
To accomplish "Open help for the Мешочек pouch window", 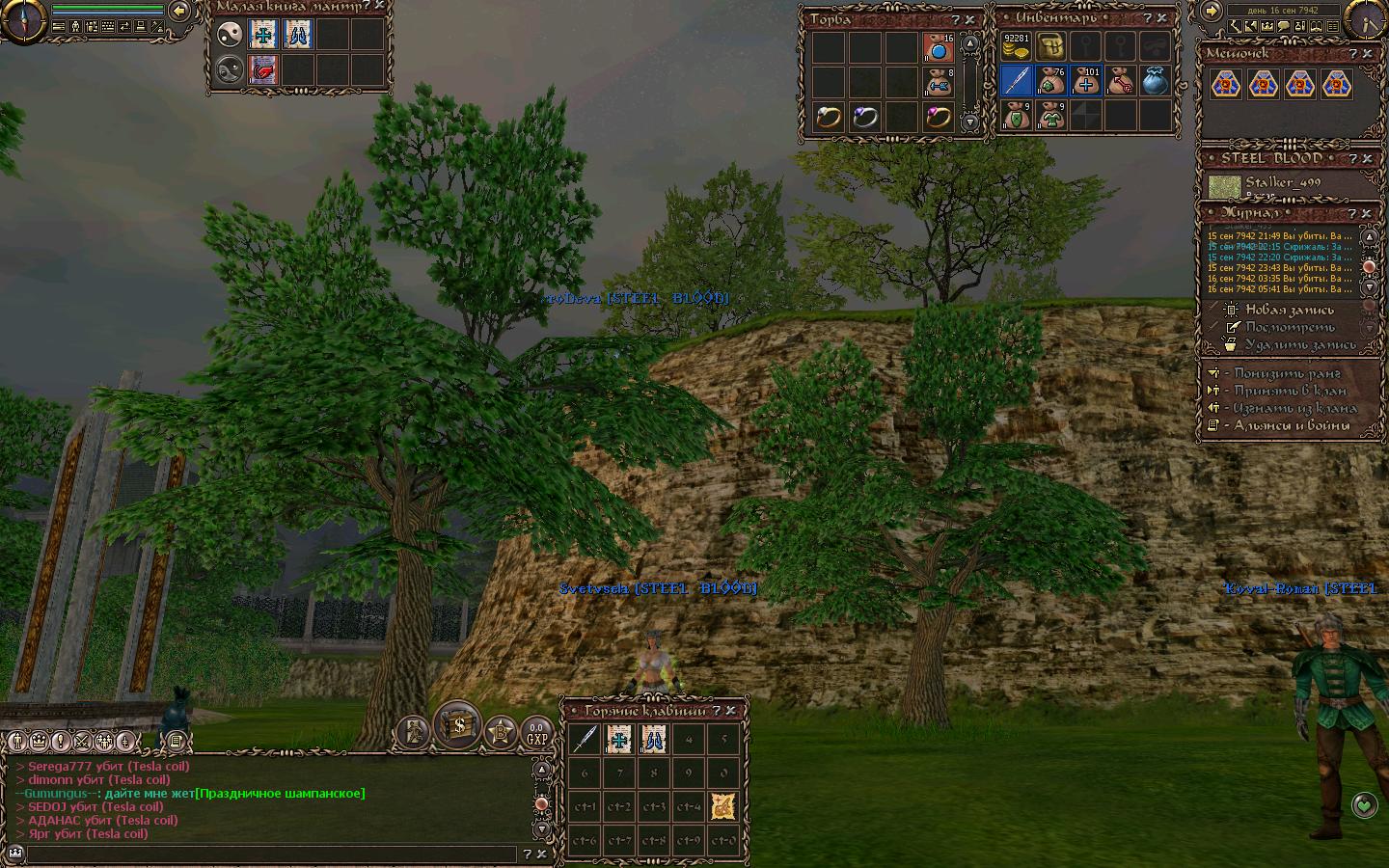I will [1353, 54].
